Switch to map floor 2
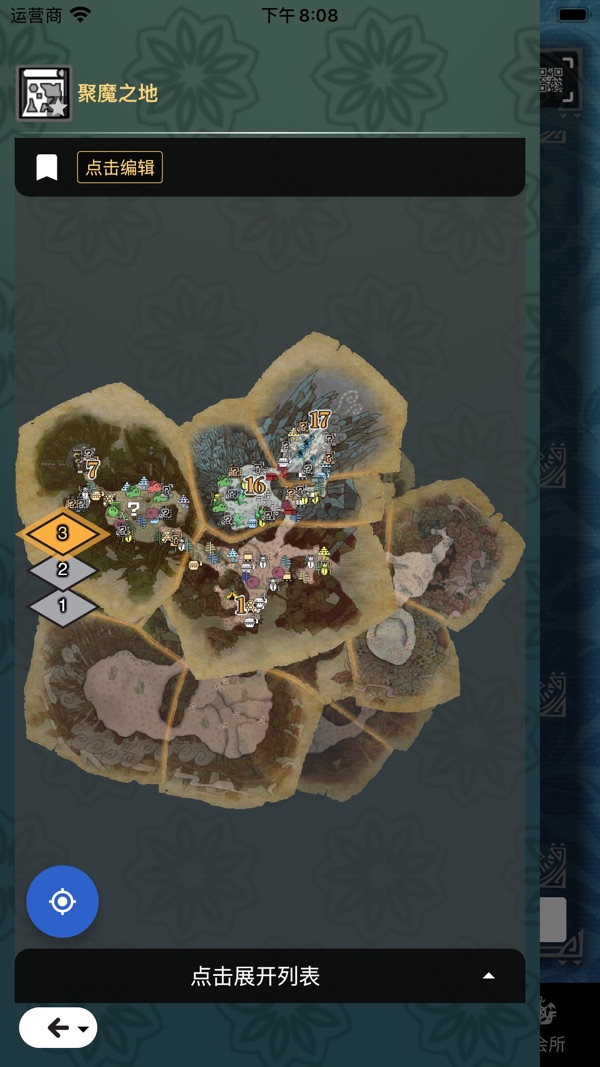 pyautogui.click(x=62, y=570)
